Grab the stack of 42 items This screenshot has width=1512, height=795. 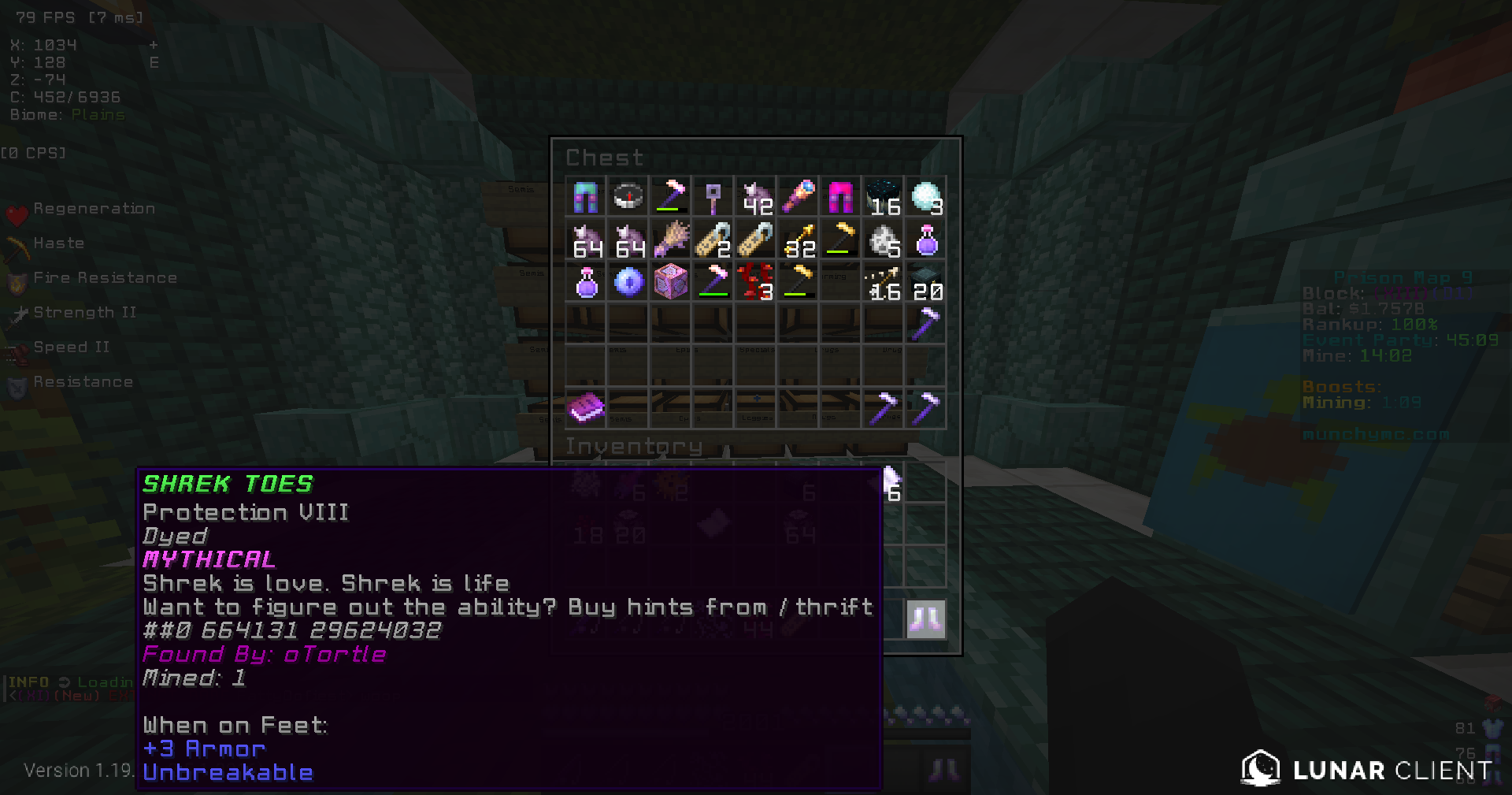pos(756,197)
